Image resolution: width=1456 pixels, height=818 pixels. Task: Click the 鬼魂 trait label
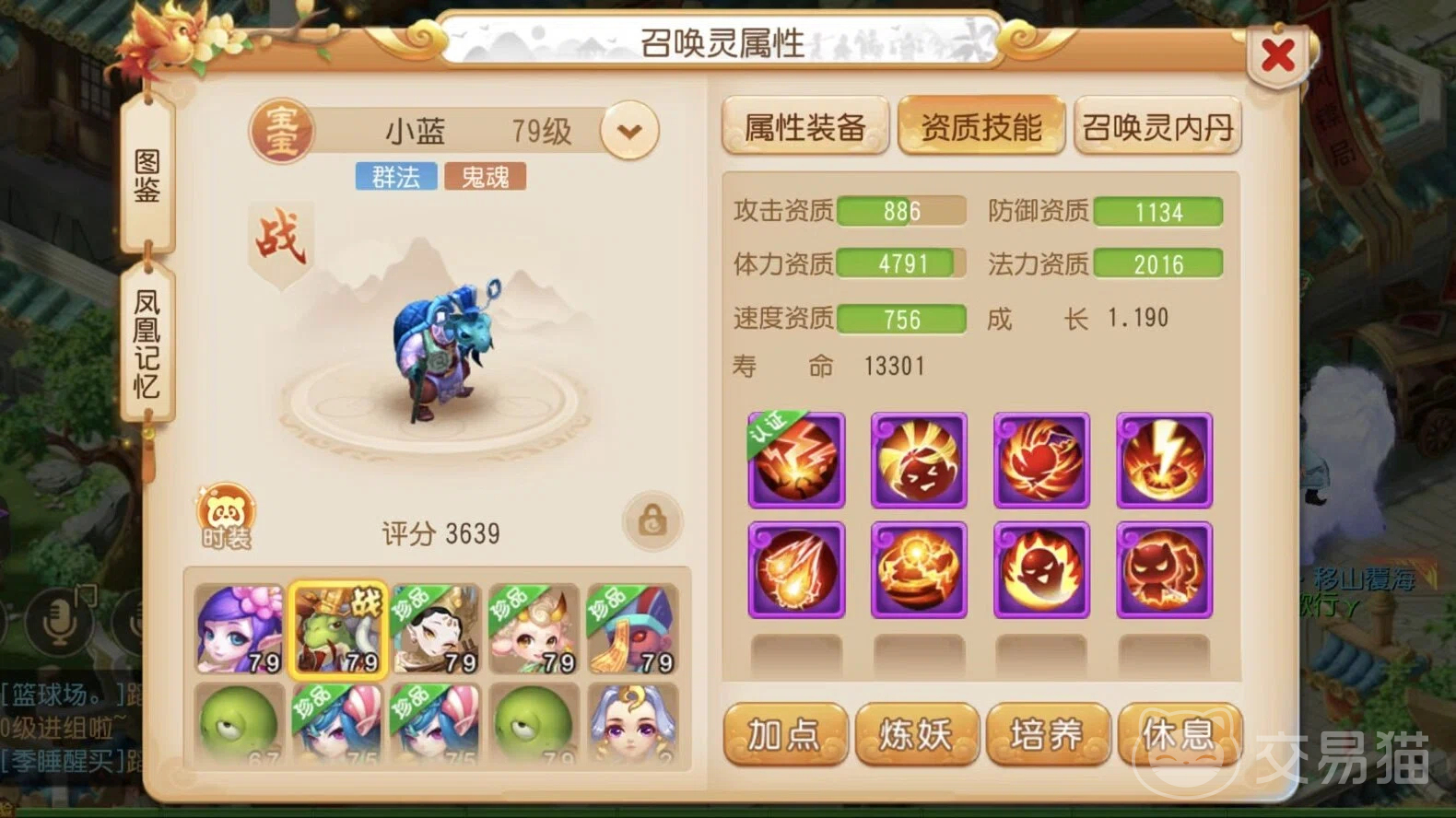485,175
